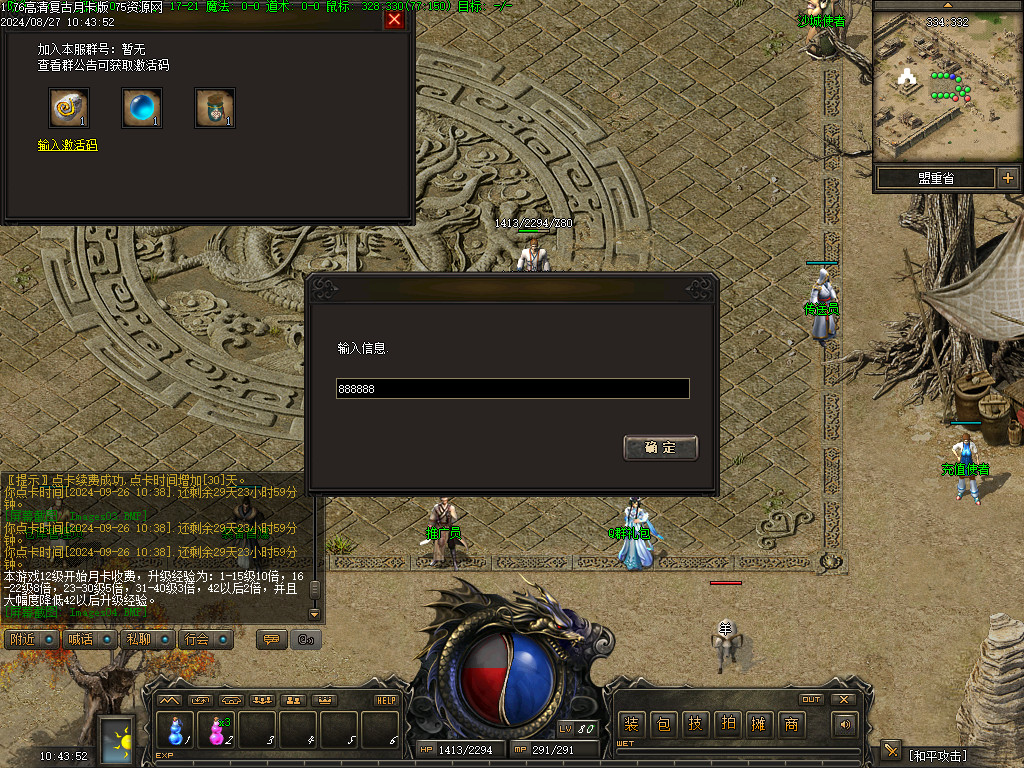
Task: Expand the minimap with the plus button
Action: pos(1007,178)
